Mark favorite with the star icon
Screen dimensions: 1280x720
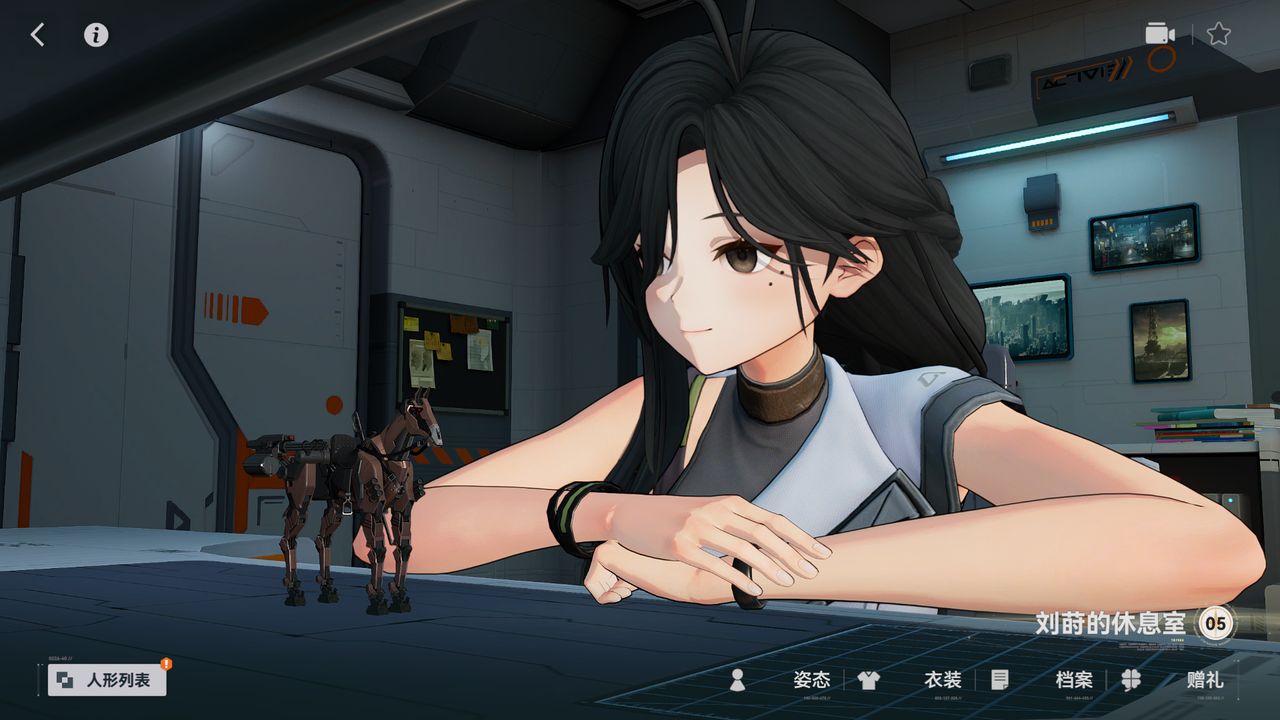coord(1218,34)
